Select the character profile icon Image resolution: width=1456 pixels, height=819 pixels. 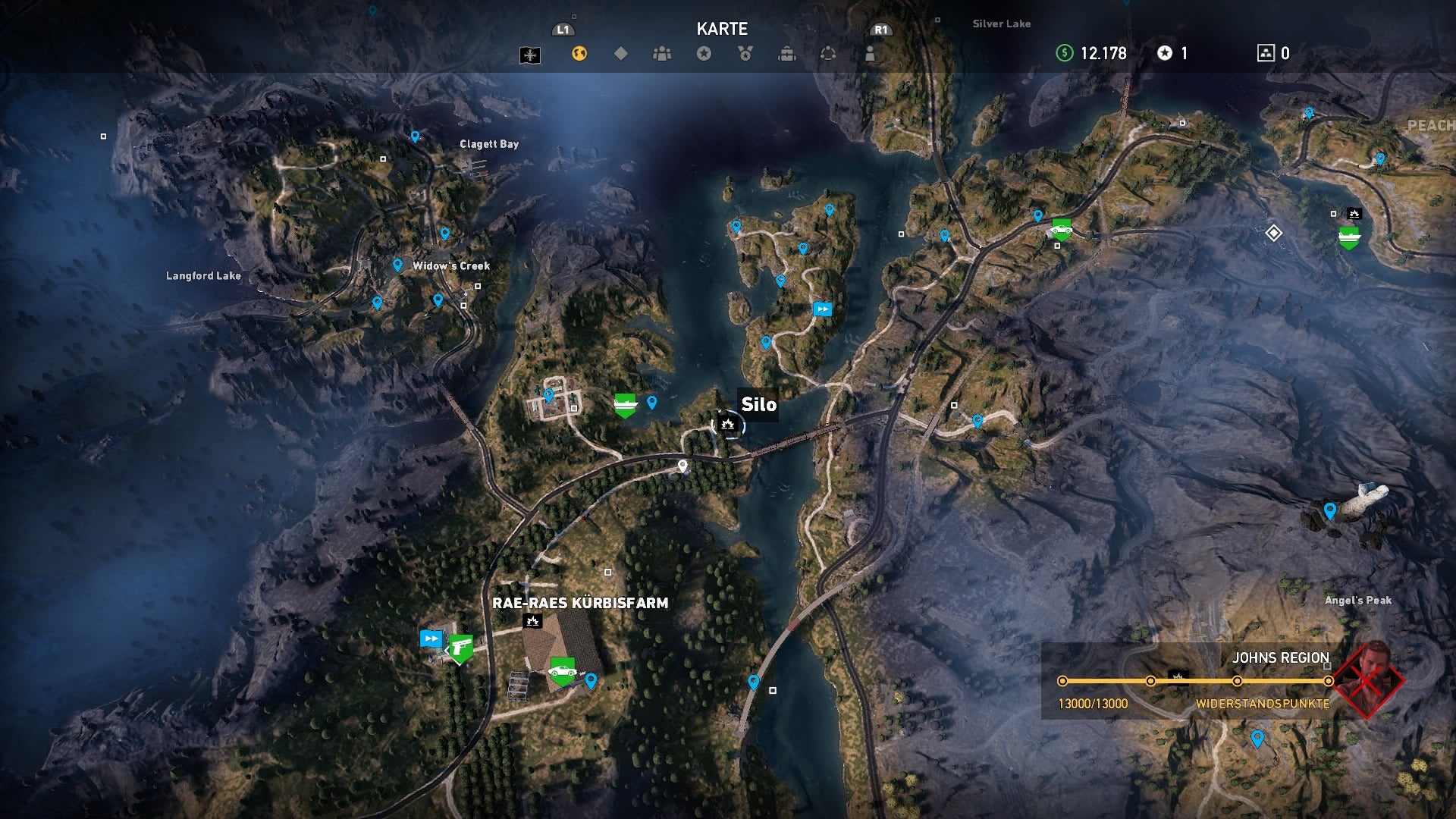coord(868,54)
